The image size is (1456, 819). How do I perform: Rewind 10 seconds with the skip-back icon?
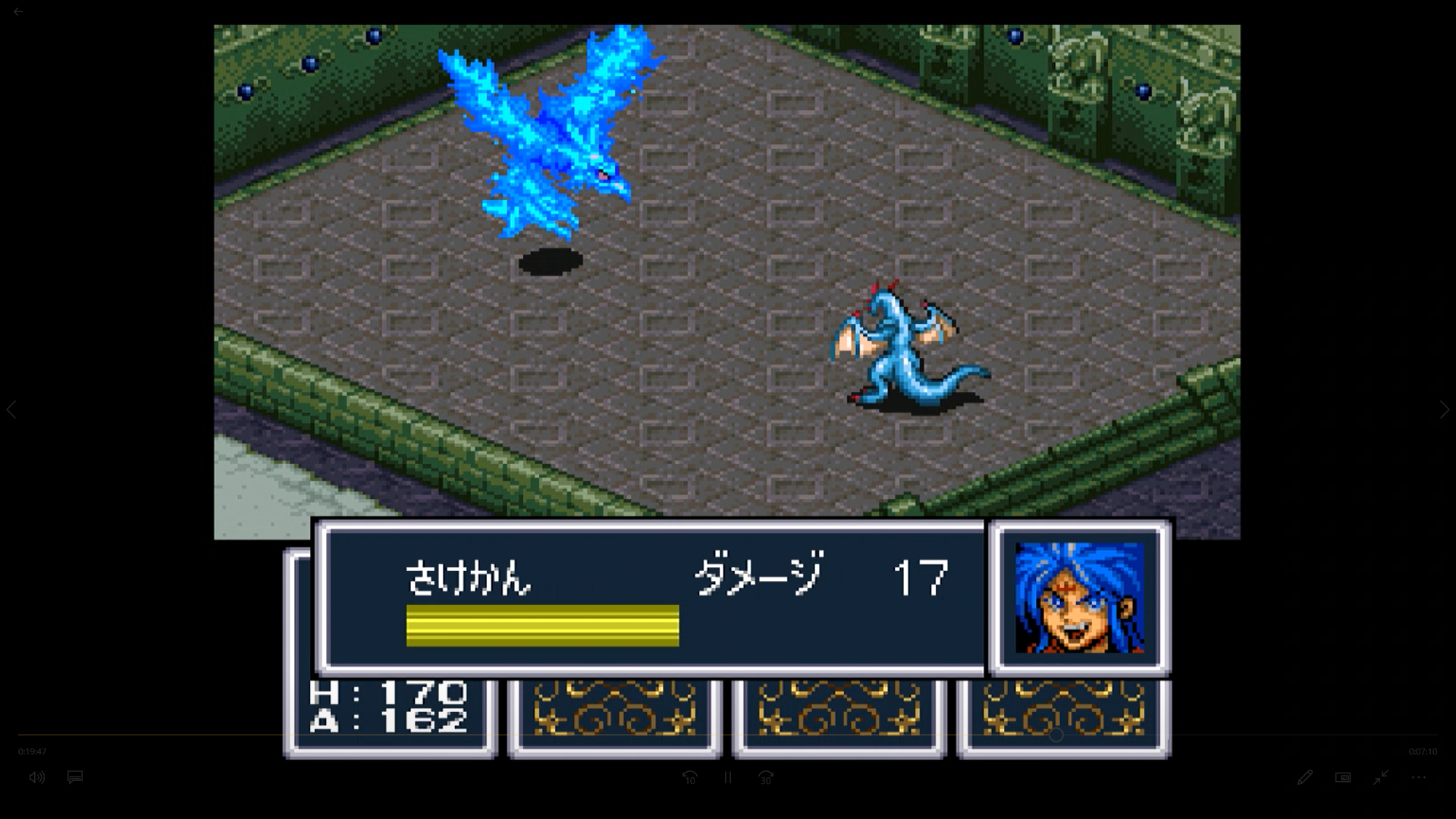[690, 777]
